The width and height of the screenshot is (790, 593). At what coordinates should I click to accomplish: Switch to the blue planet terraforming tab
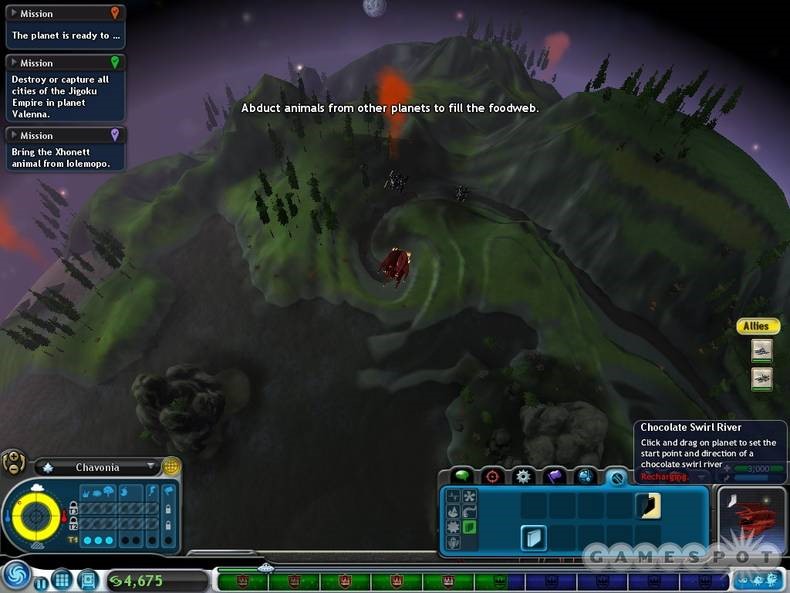click(x=585, y=475)
